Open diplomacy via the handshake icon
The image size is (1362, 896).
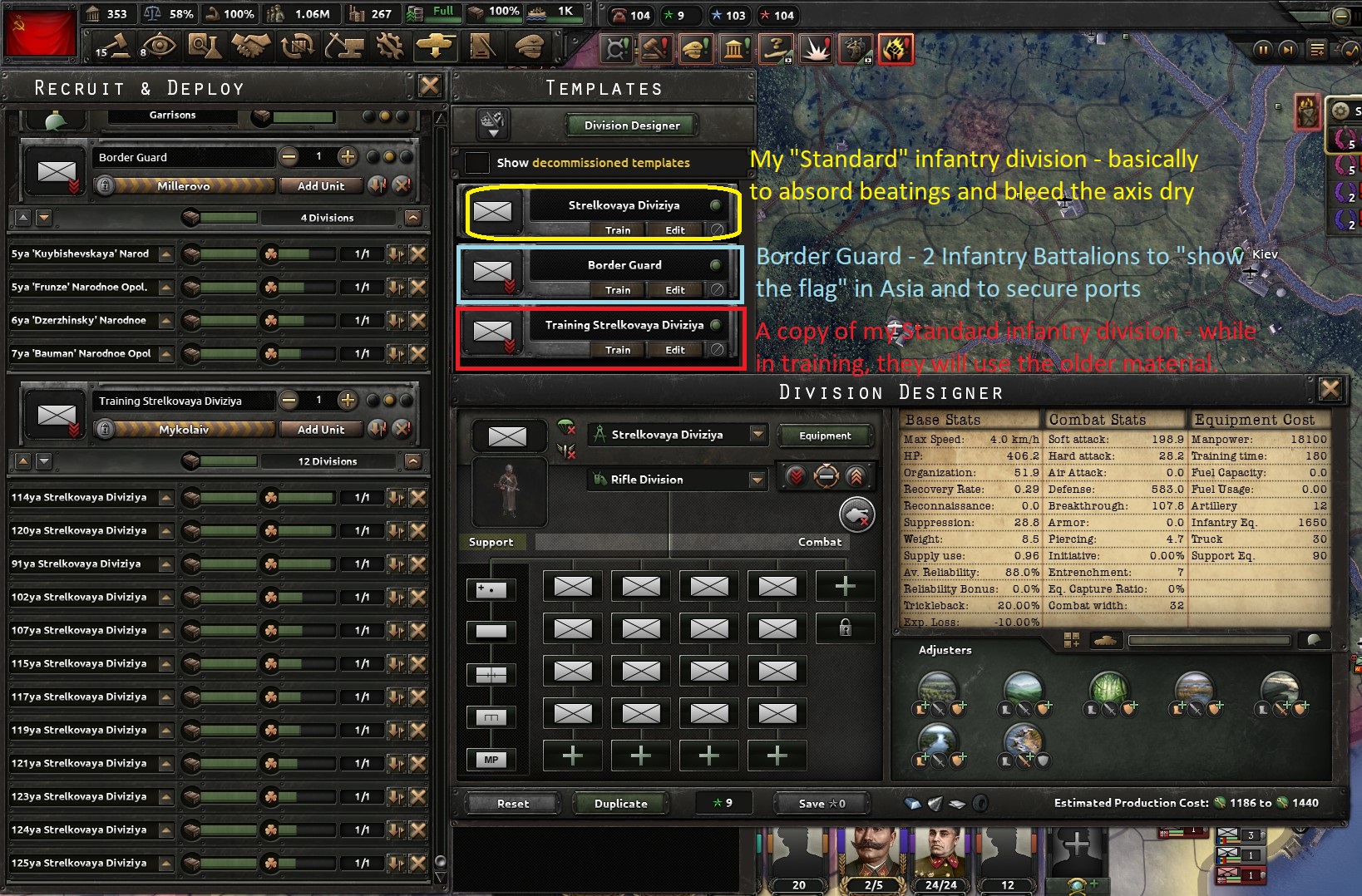tap(250, 47)
